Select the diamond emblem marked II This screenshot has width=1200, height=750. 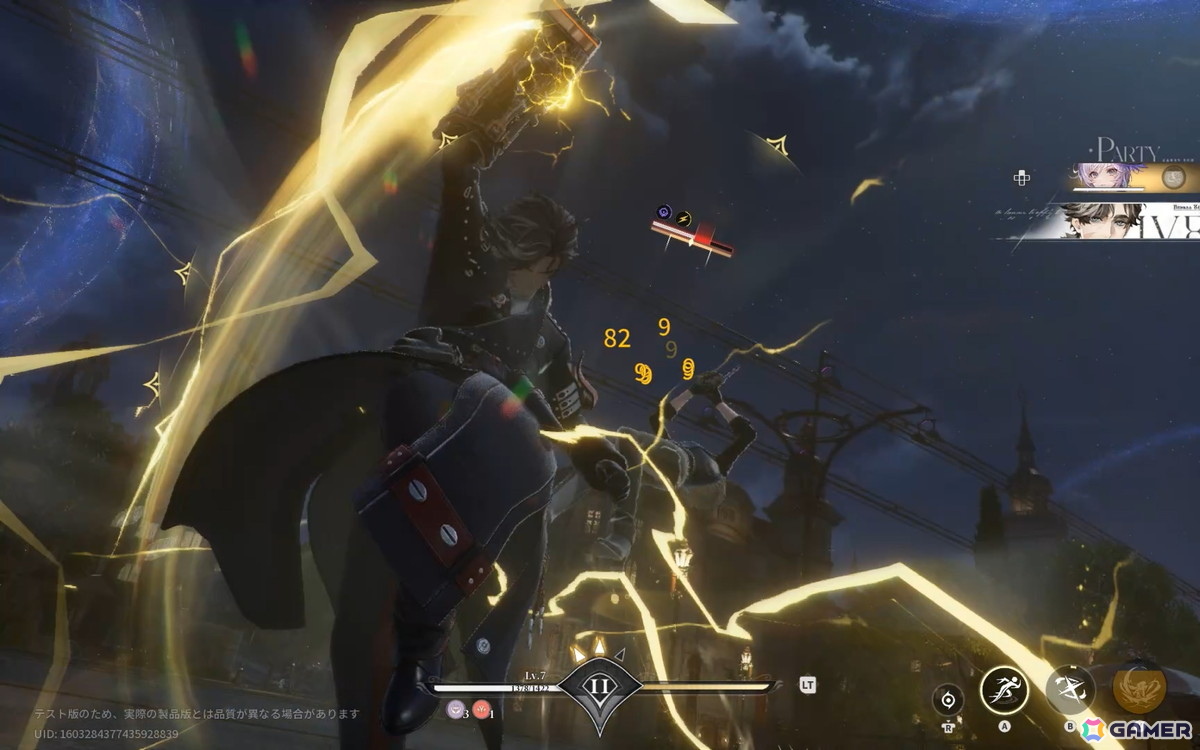point(598,689)
